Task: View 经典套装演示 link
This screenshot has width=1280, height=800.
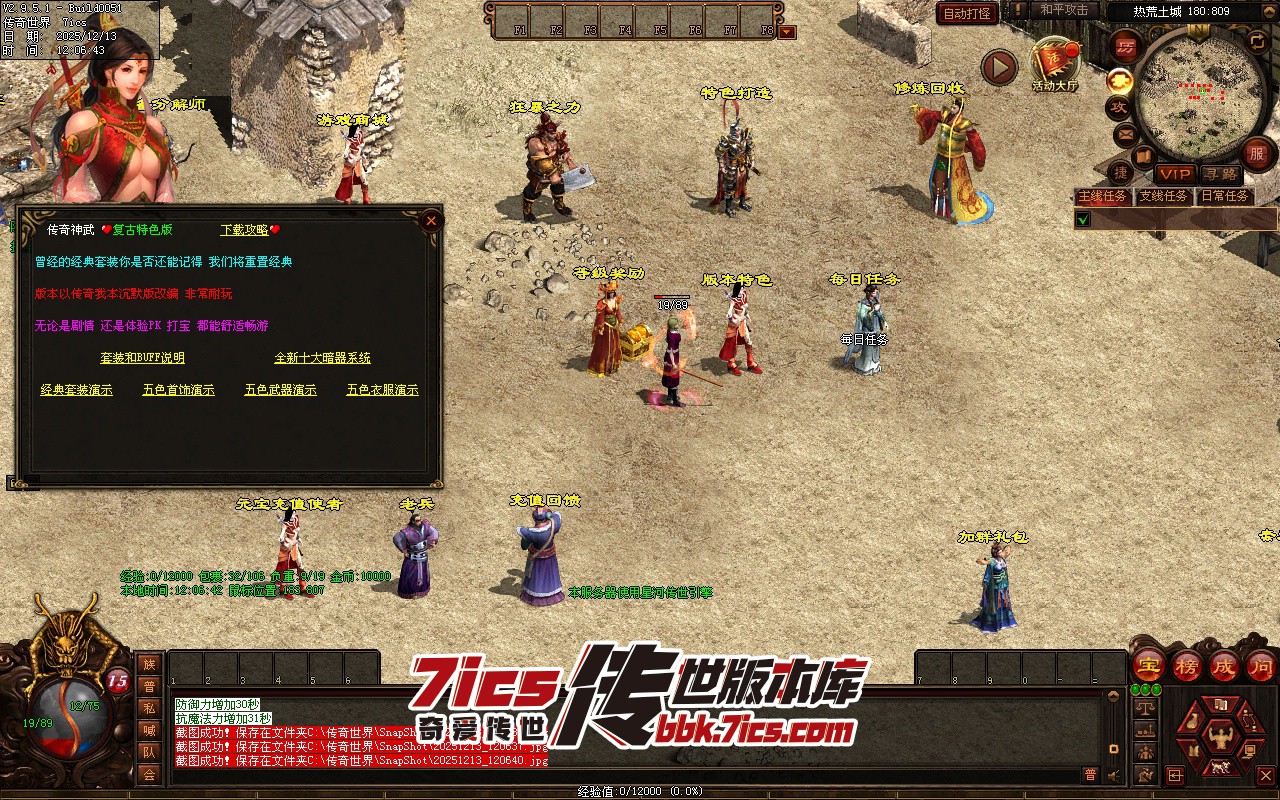Action: pos(76,390)
